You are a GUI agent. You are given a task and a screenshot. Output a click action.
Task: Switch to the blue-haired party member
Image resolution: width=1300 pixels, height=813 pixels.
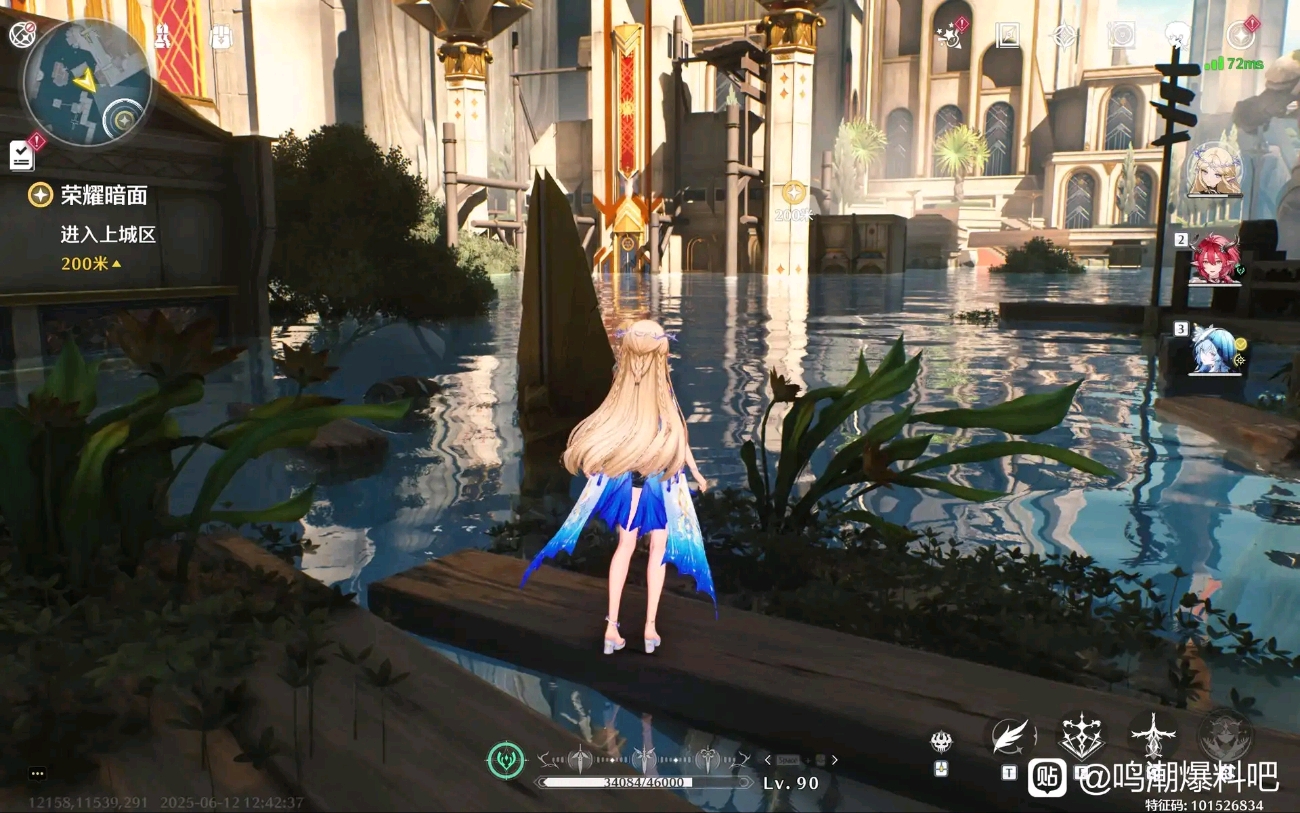point(1215,350)
